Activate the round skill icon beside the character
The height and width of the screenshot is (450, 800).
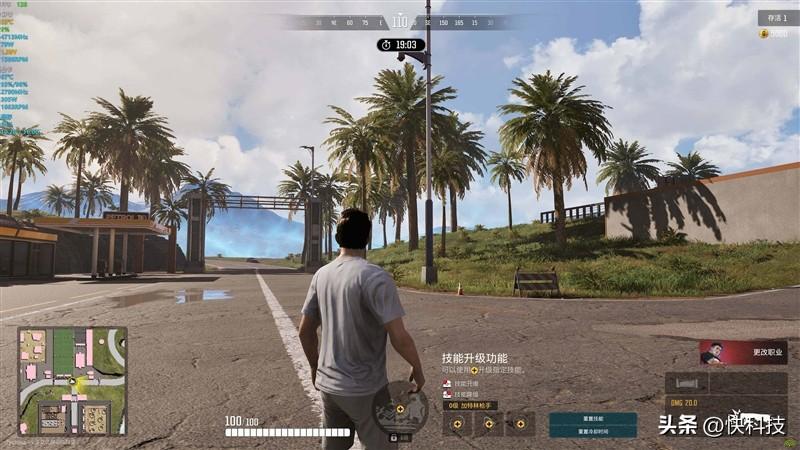coord(400,408)
